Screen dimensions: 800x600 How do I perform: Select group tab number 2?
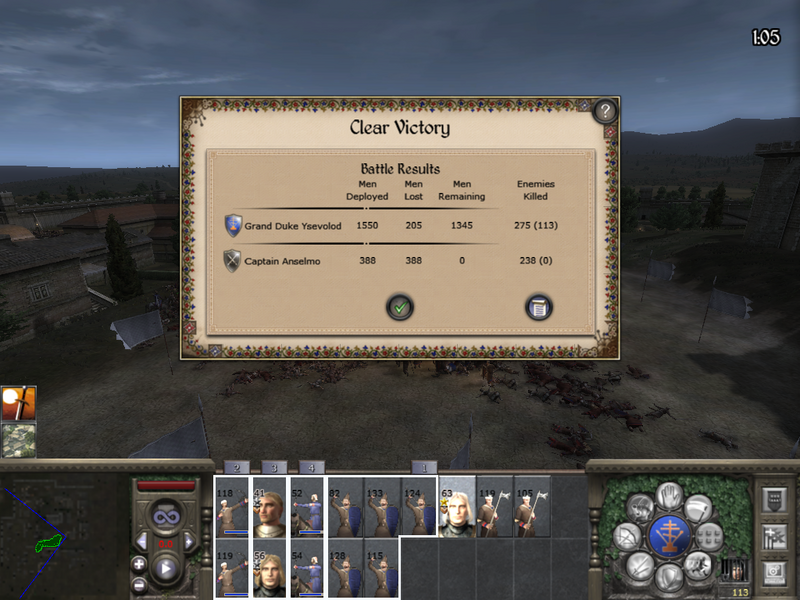click(x=236, y=467)
